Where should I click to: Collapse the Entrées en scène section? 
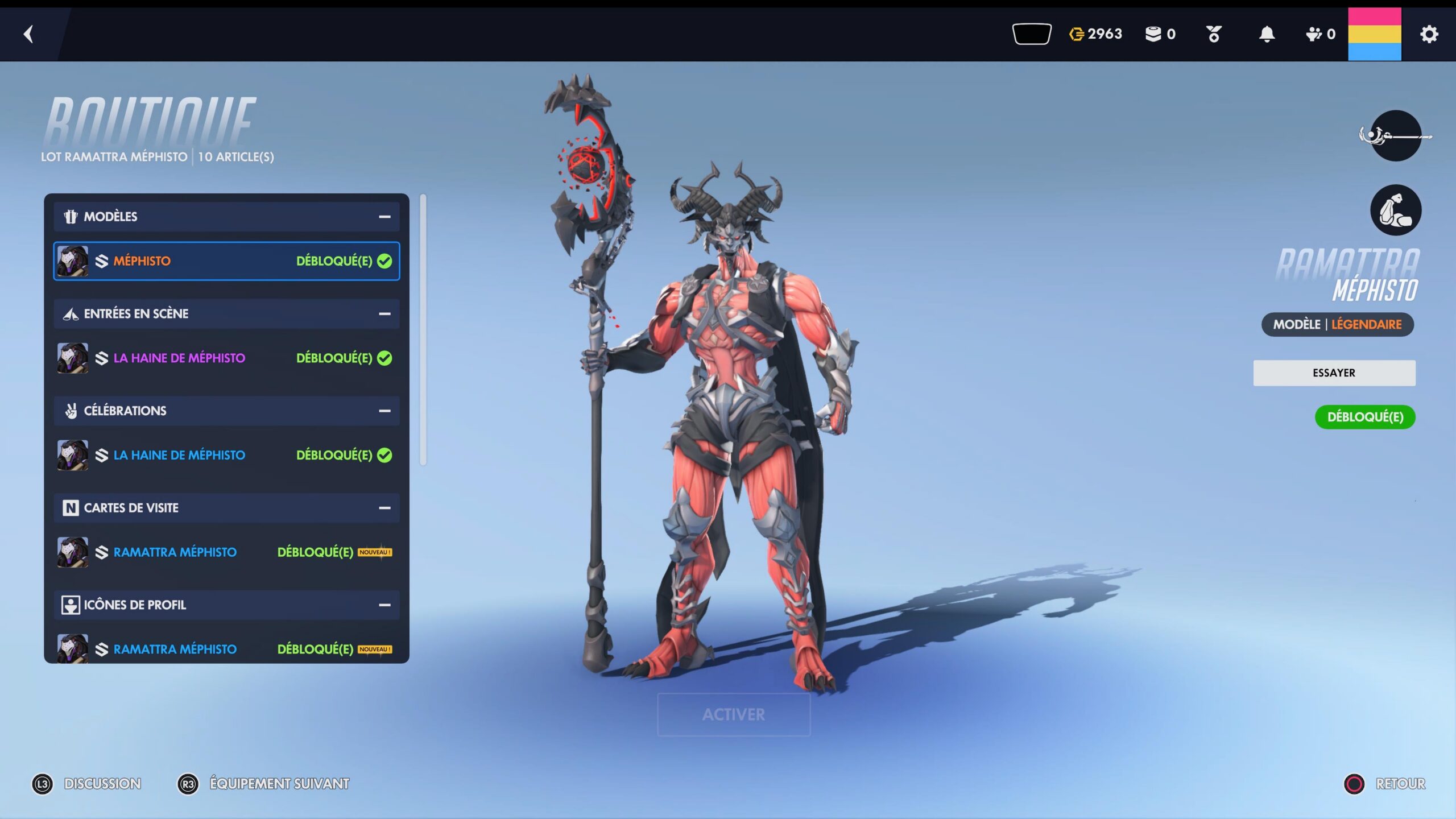pyautogui.click(x=384, y=314)
